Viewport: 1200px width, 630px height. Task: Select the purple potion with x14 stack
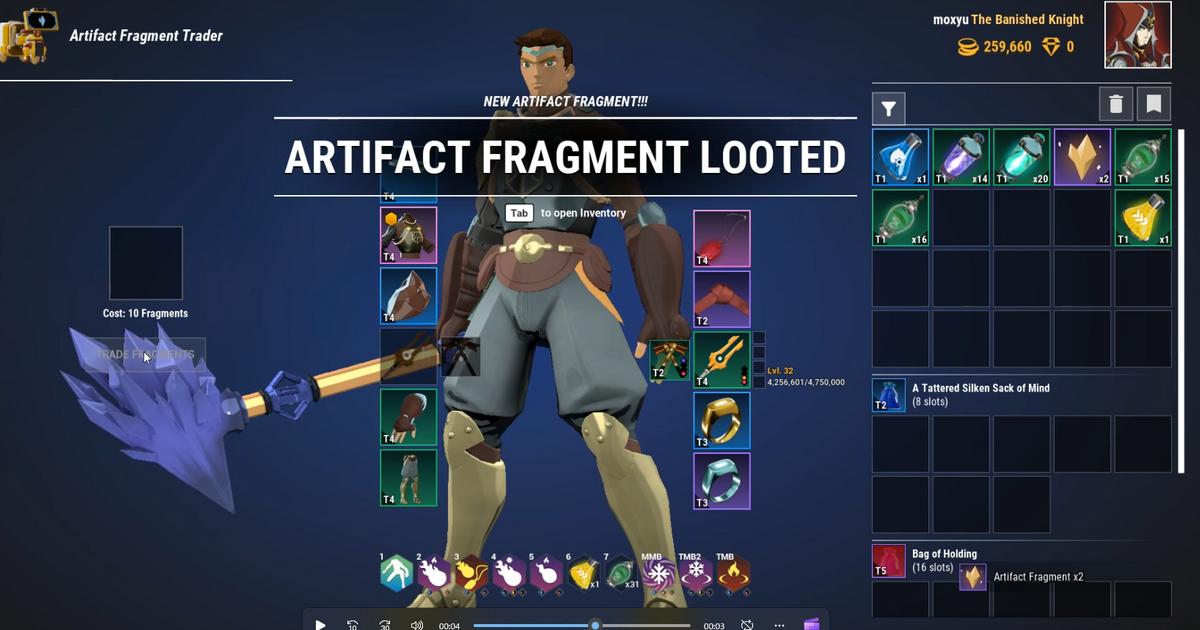961,157
